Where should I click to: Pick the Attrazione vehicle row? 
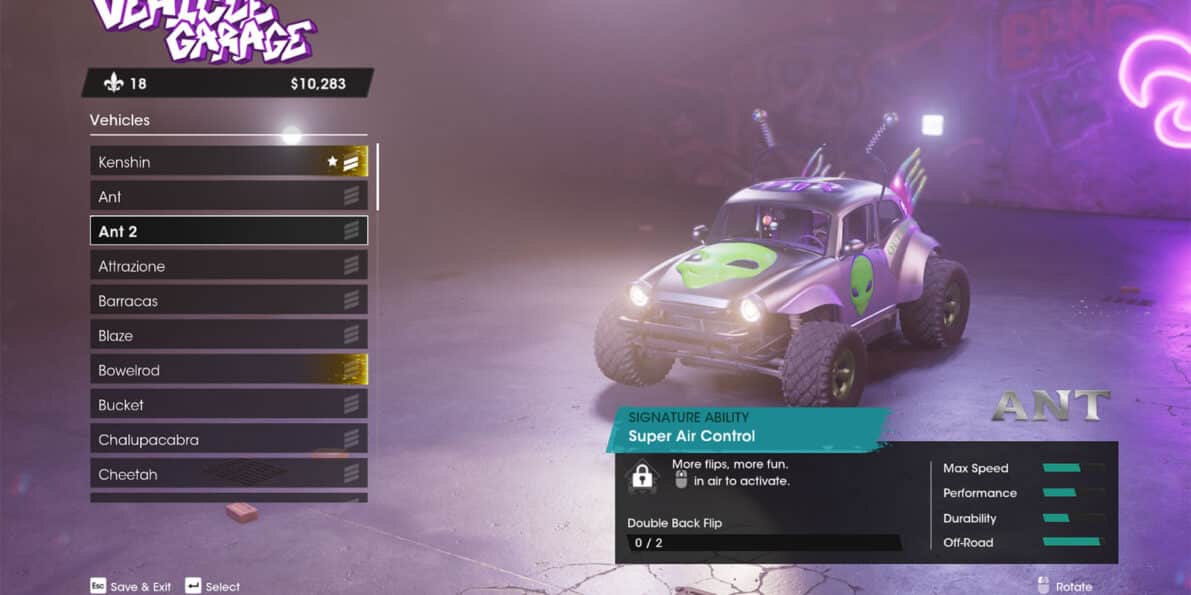coord(228,266)
